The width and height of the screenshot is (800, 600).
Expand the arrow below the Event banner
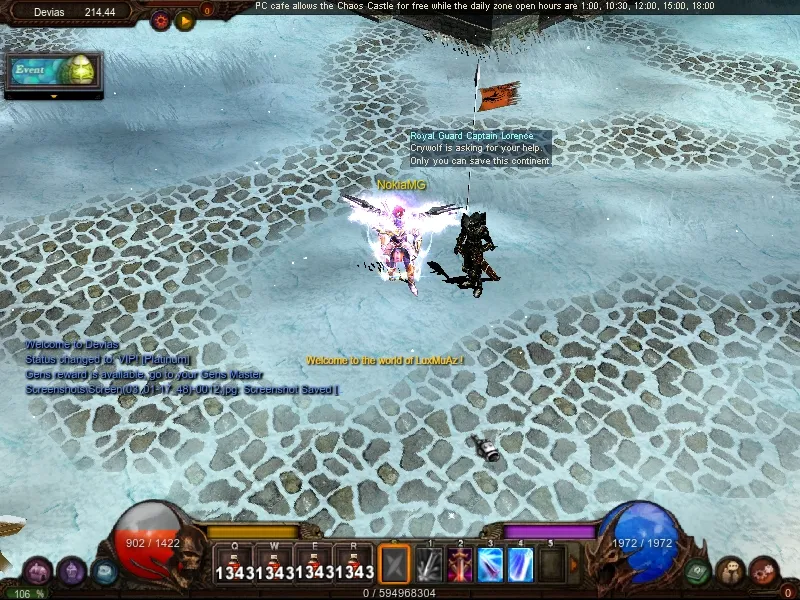(53, 96)
